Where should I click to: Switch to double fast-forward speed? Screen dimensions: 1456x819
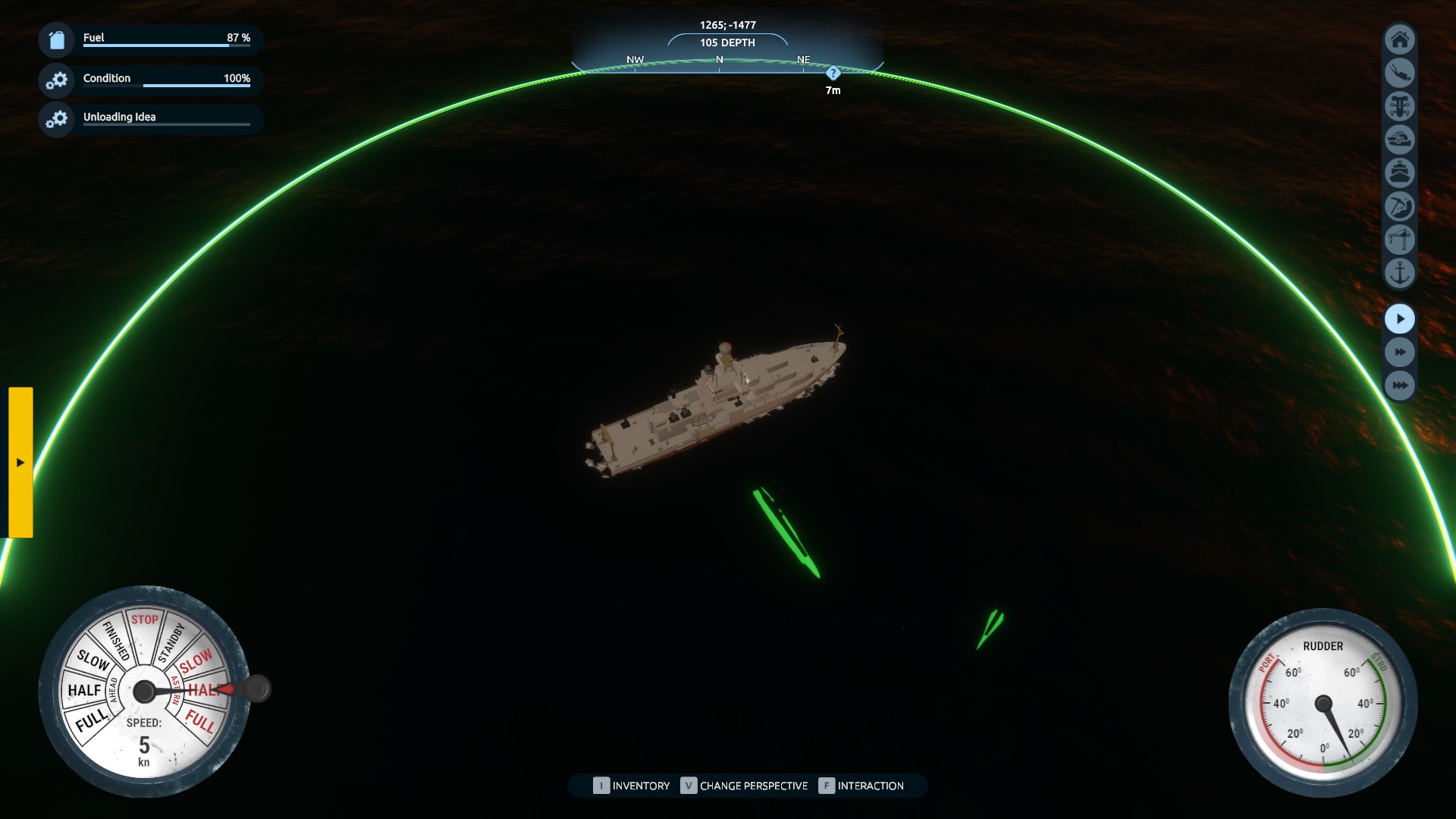[x=1399, y=353]
